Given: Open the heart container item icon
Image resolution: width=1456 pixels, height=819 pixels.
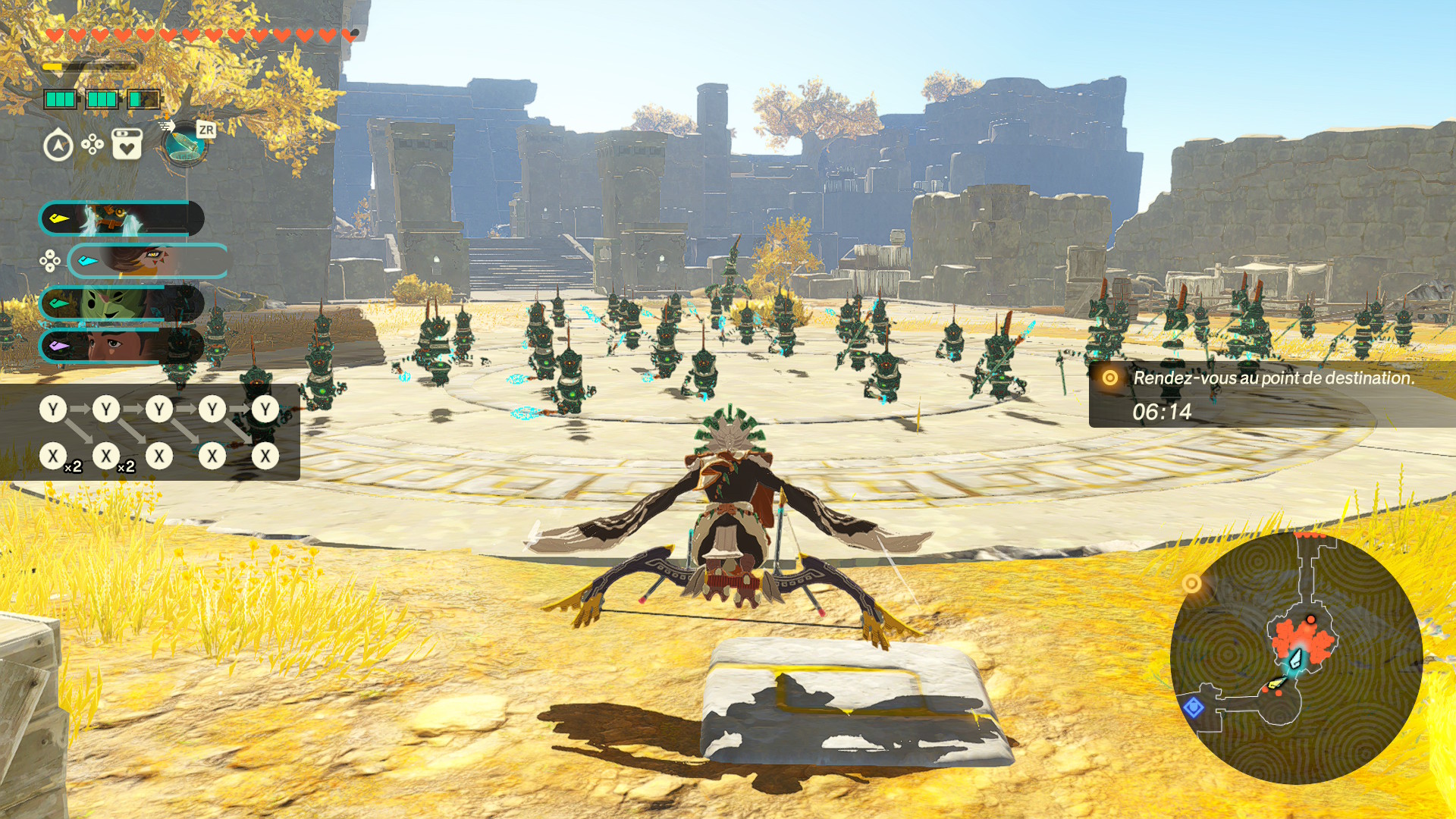Looking at the screenshot, I should 127,144.
